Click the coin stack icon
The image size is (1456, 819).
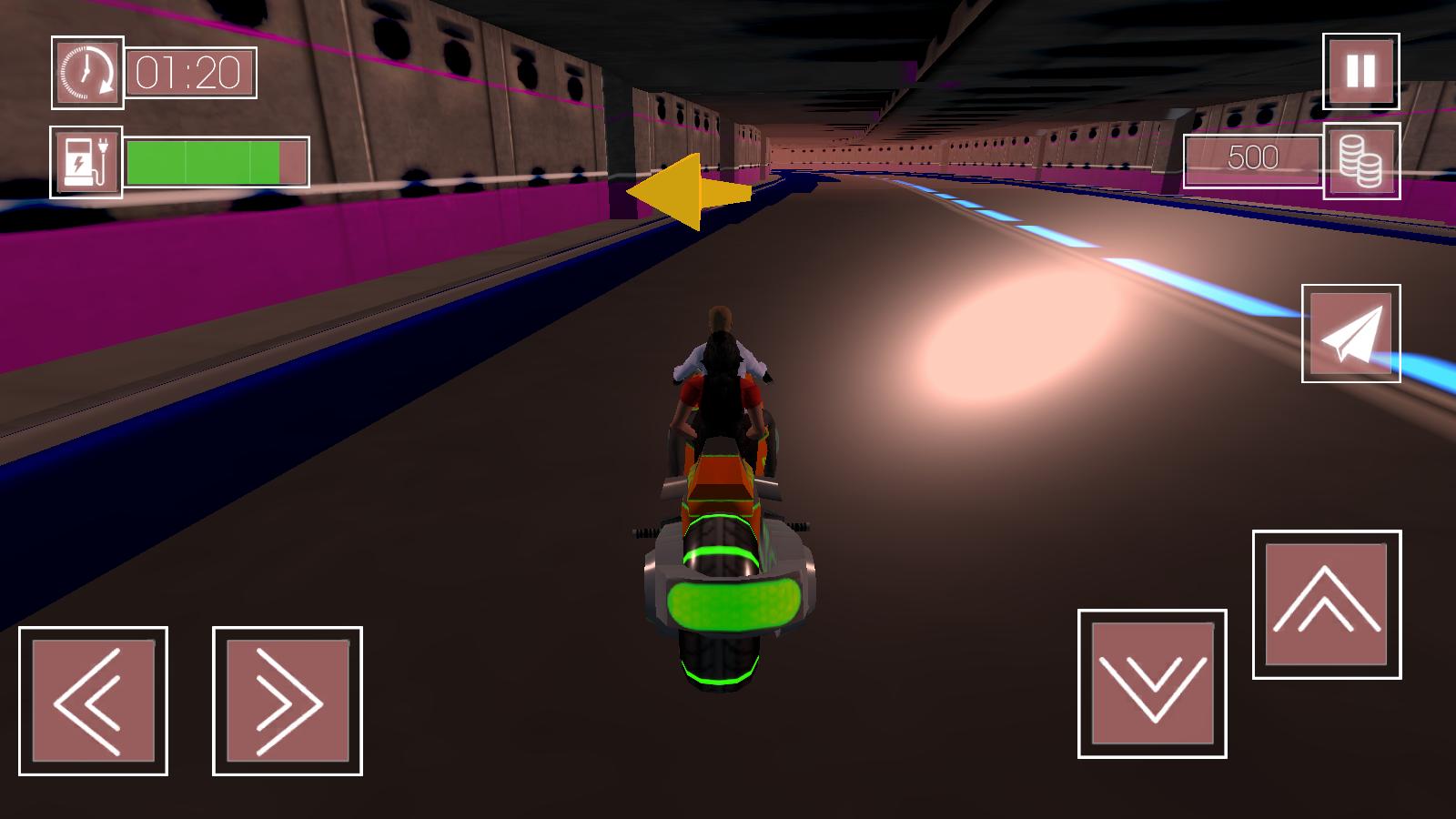tap(1360, 164)
